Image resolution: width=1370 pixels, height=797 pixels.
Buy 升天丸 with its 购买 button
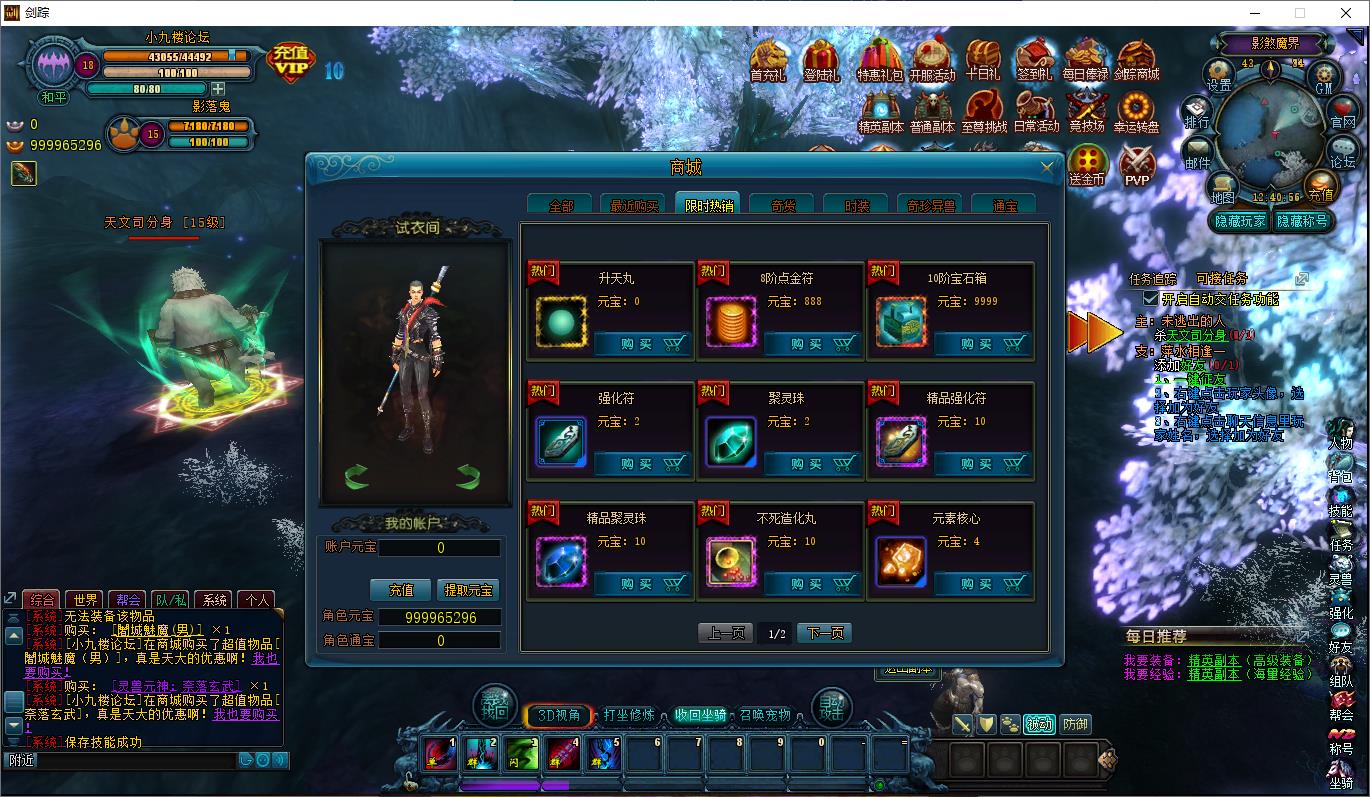[640, 343]
